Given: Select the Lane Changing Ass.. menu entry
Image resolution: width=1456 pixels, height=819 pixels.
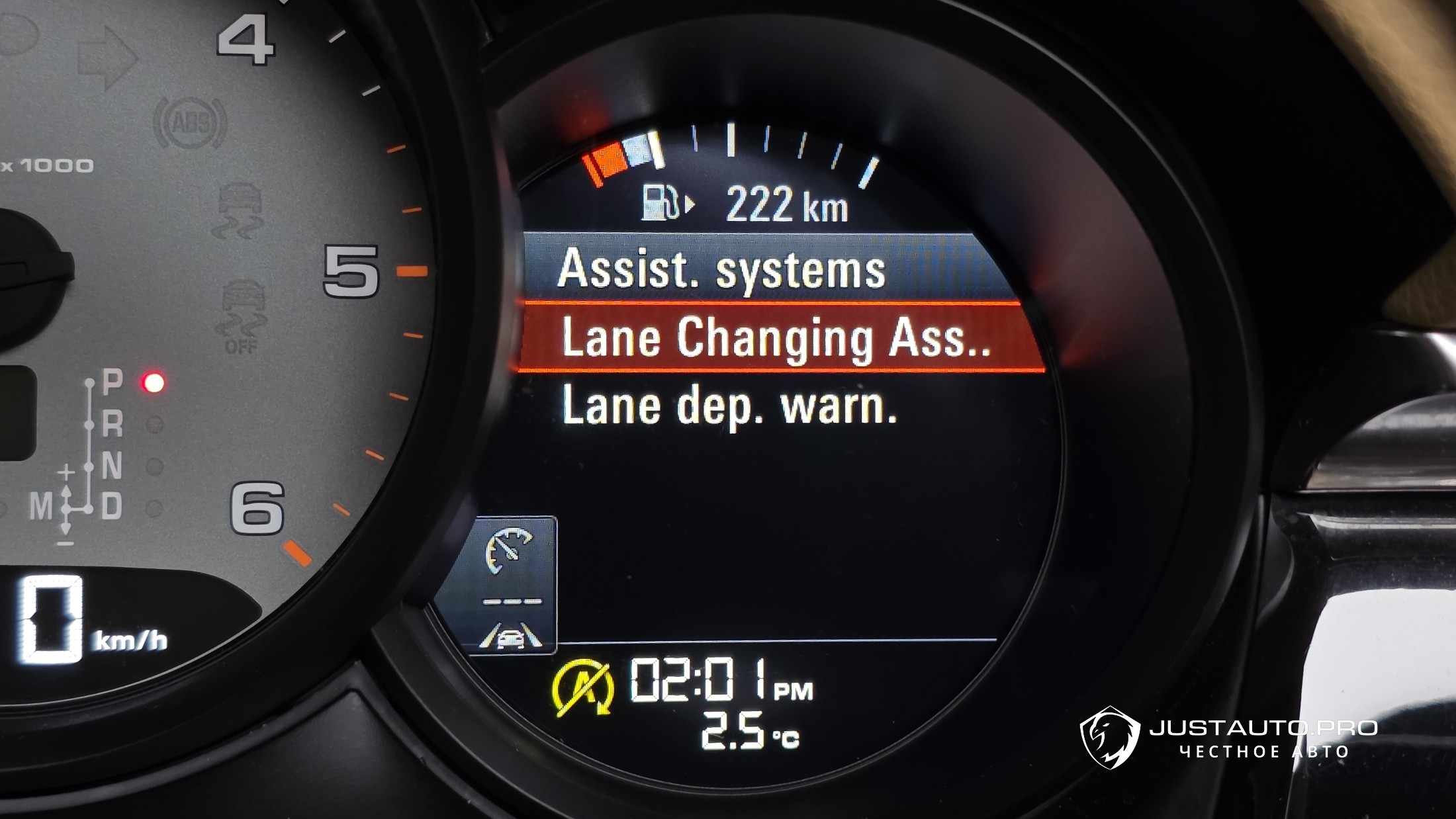Looking at the screenshot, I should point(776,339).
